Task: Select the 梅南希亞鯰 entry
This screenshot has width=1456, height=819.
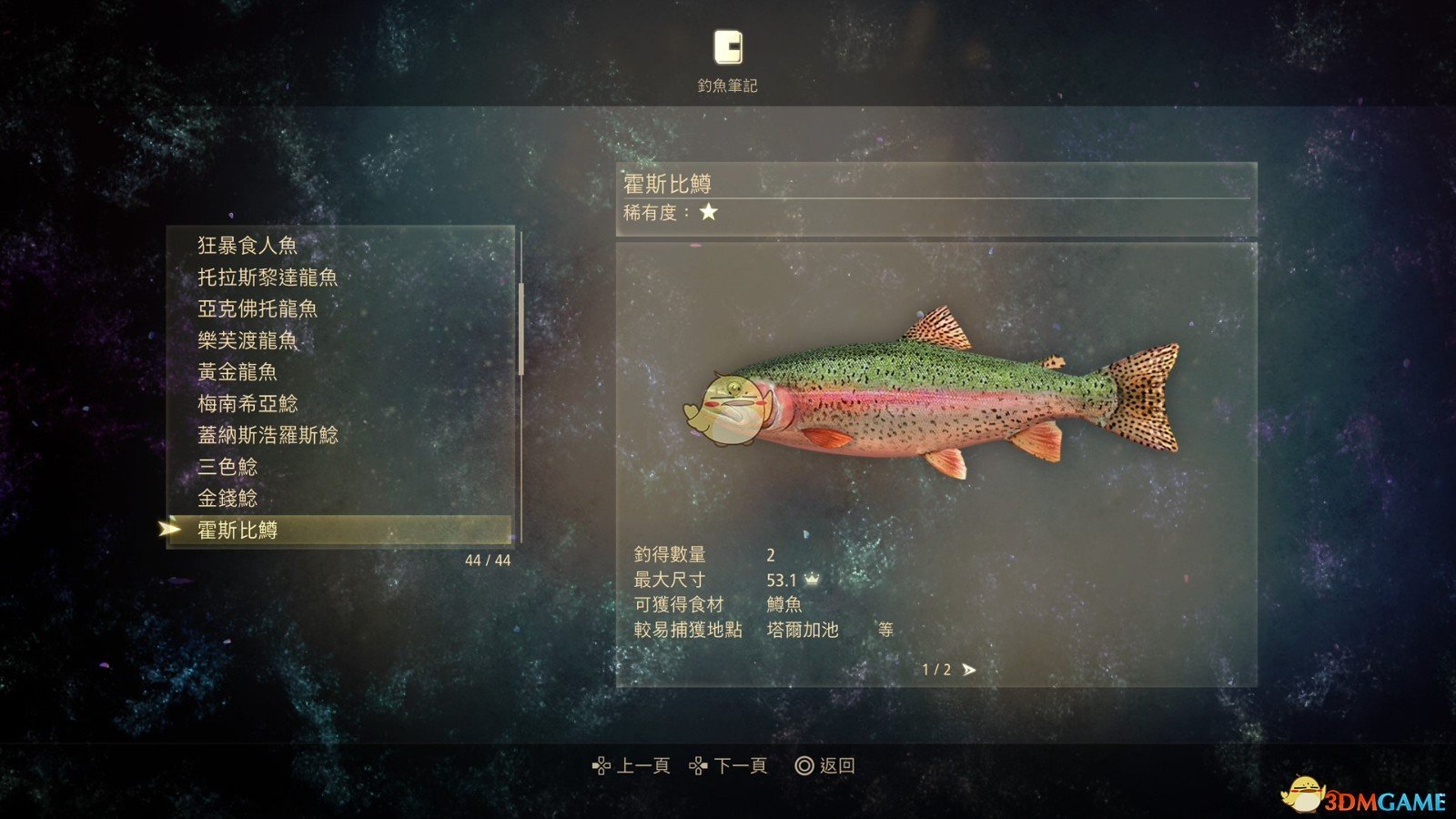Action: tap(248, 404)
